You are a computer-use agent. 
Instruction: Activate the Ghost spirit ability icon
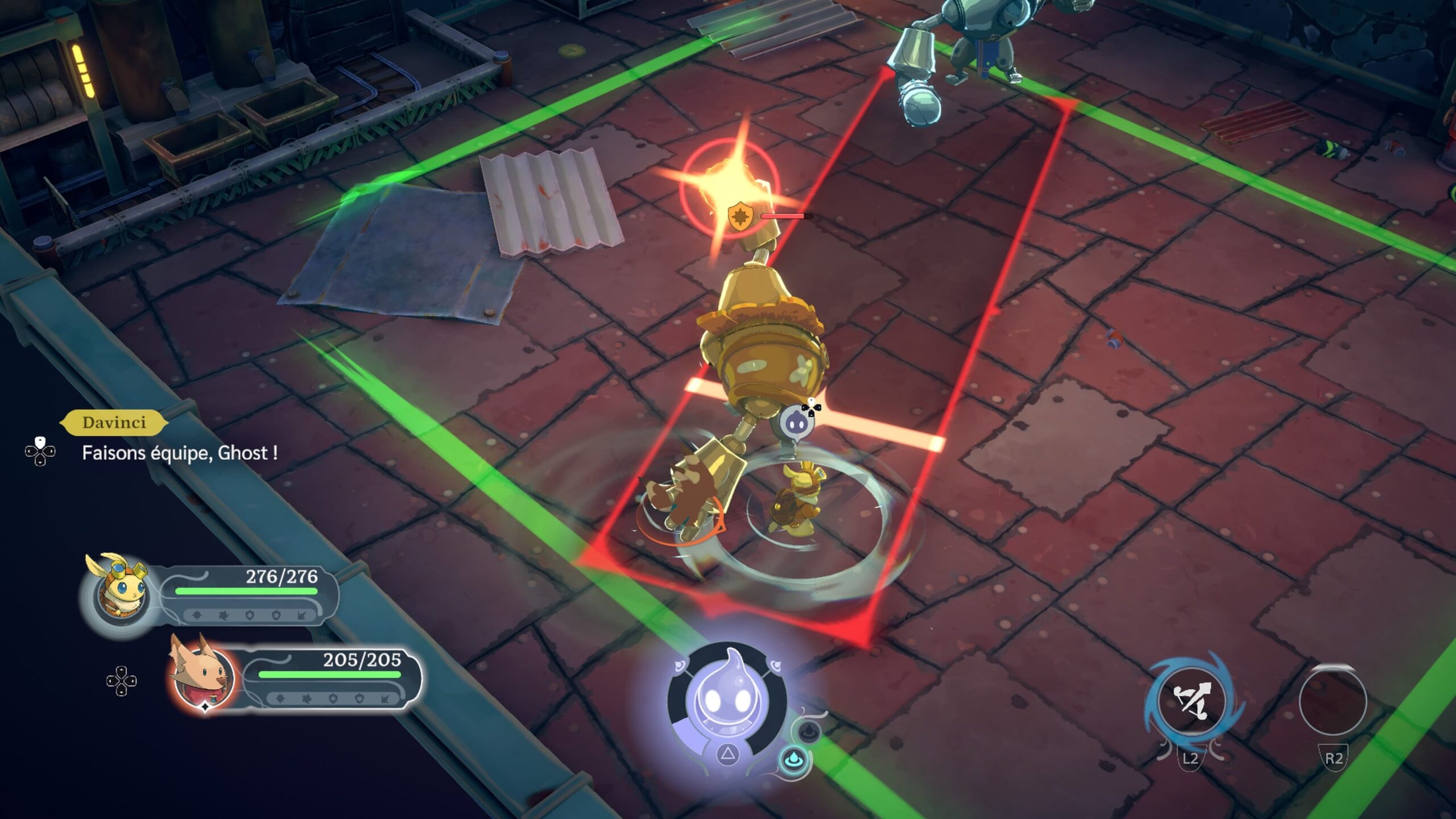tap(727, 700)
